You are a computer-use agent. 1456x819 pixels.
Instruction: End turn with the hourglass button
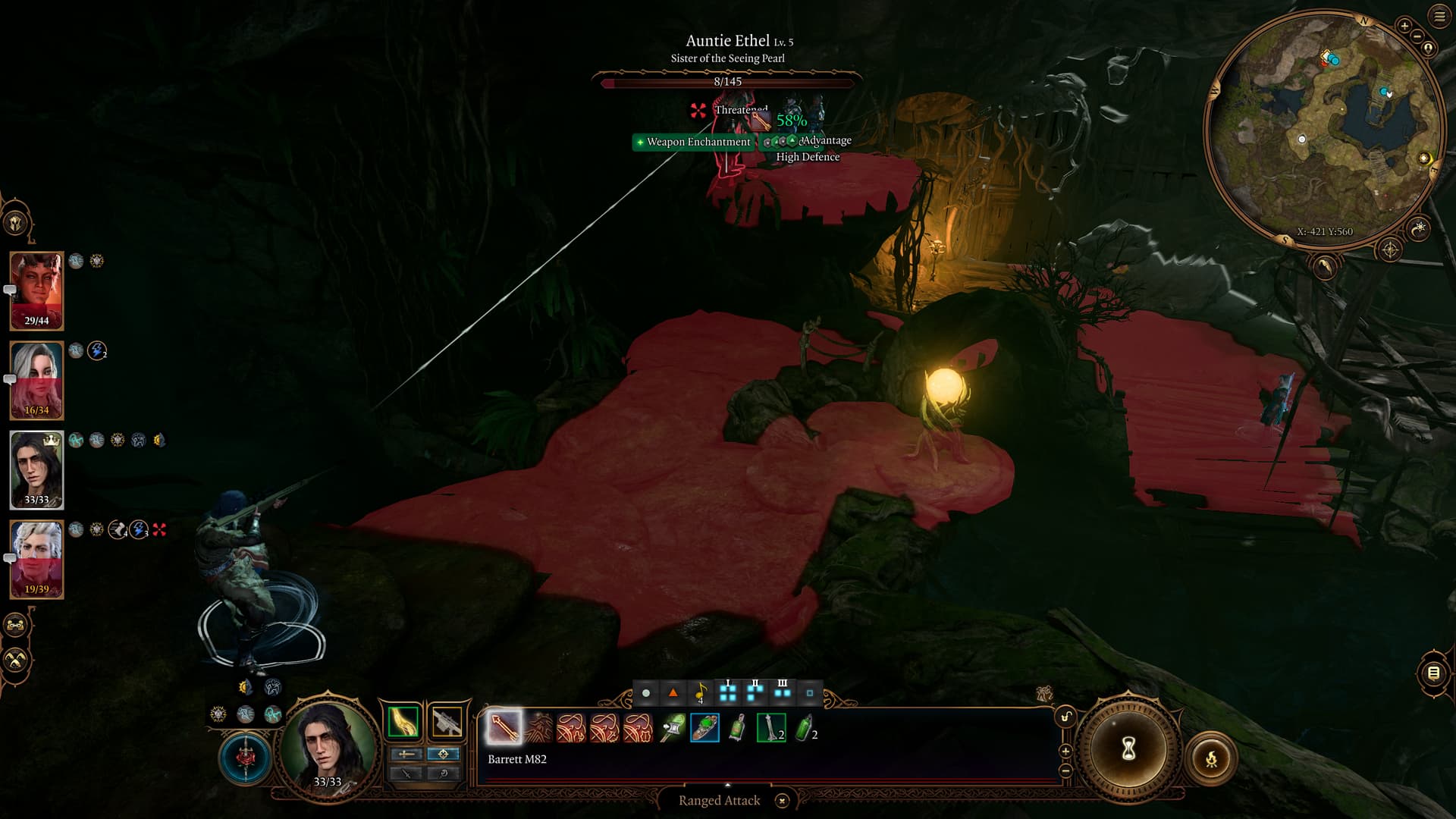pos(1128,750)
